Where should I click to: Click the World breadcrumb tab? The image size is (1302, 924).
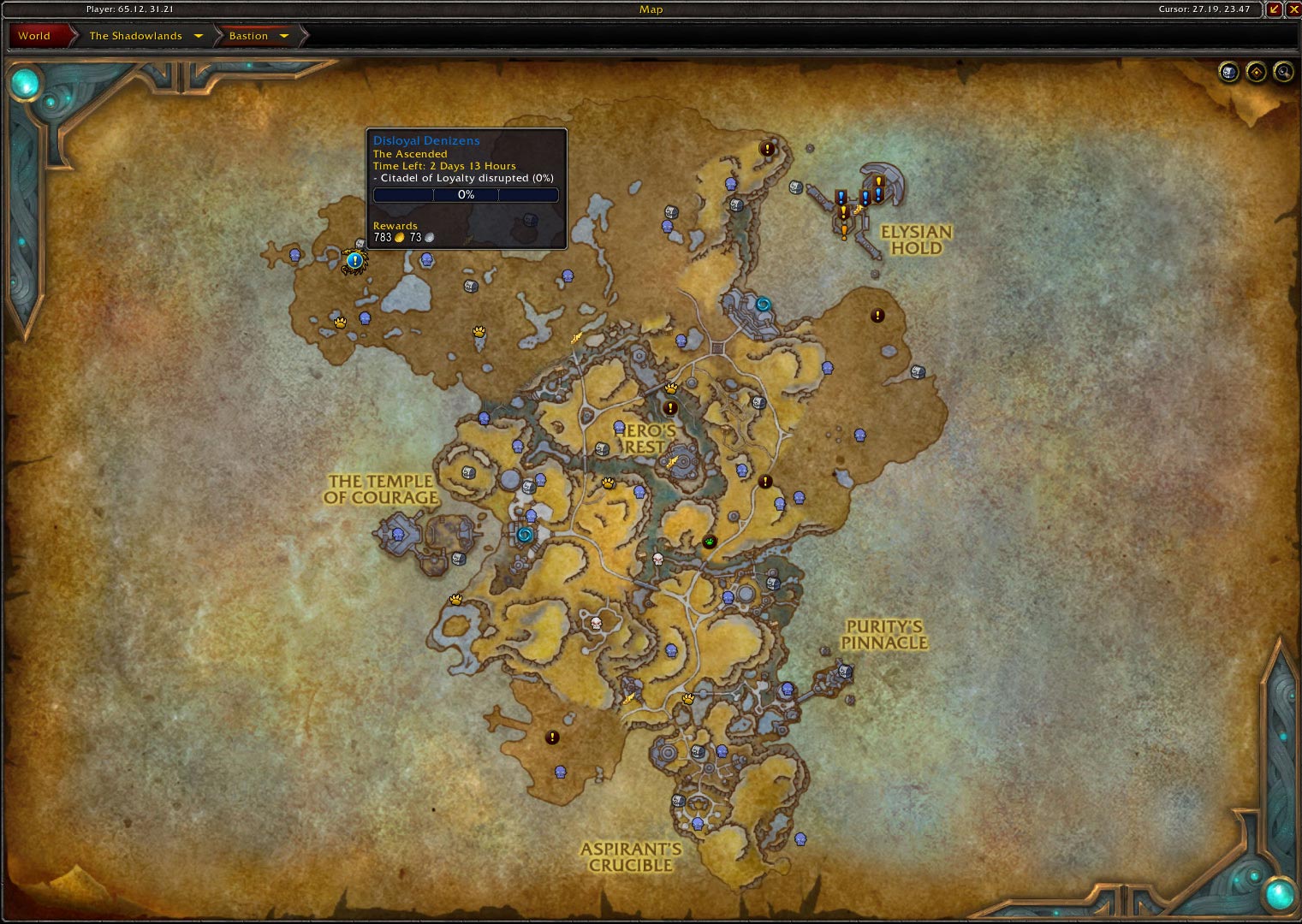pyautogui.click(x=32, y=35)
